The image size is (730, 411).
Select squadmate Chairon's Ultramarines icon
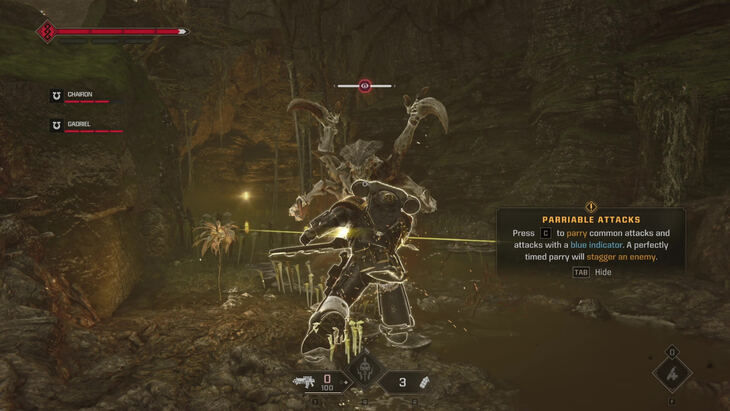[x=57, y=96]
